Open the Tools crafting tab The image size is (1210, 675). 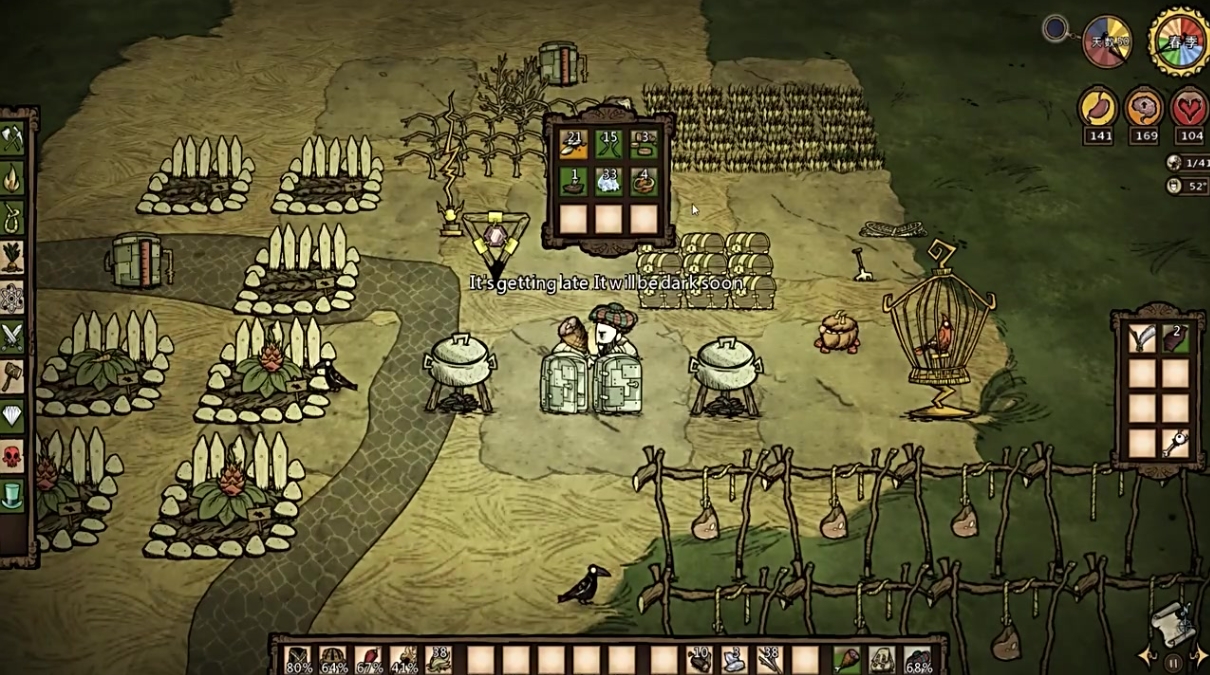[x=13, y=139]
